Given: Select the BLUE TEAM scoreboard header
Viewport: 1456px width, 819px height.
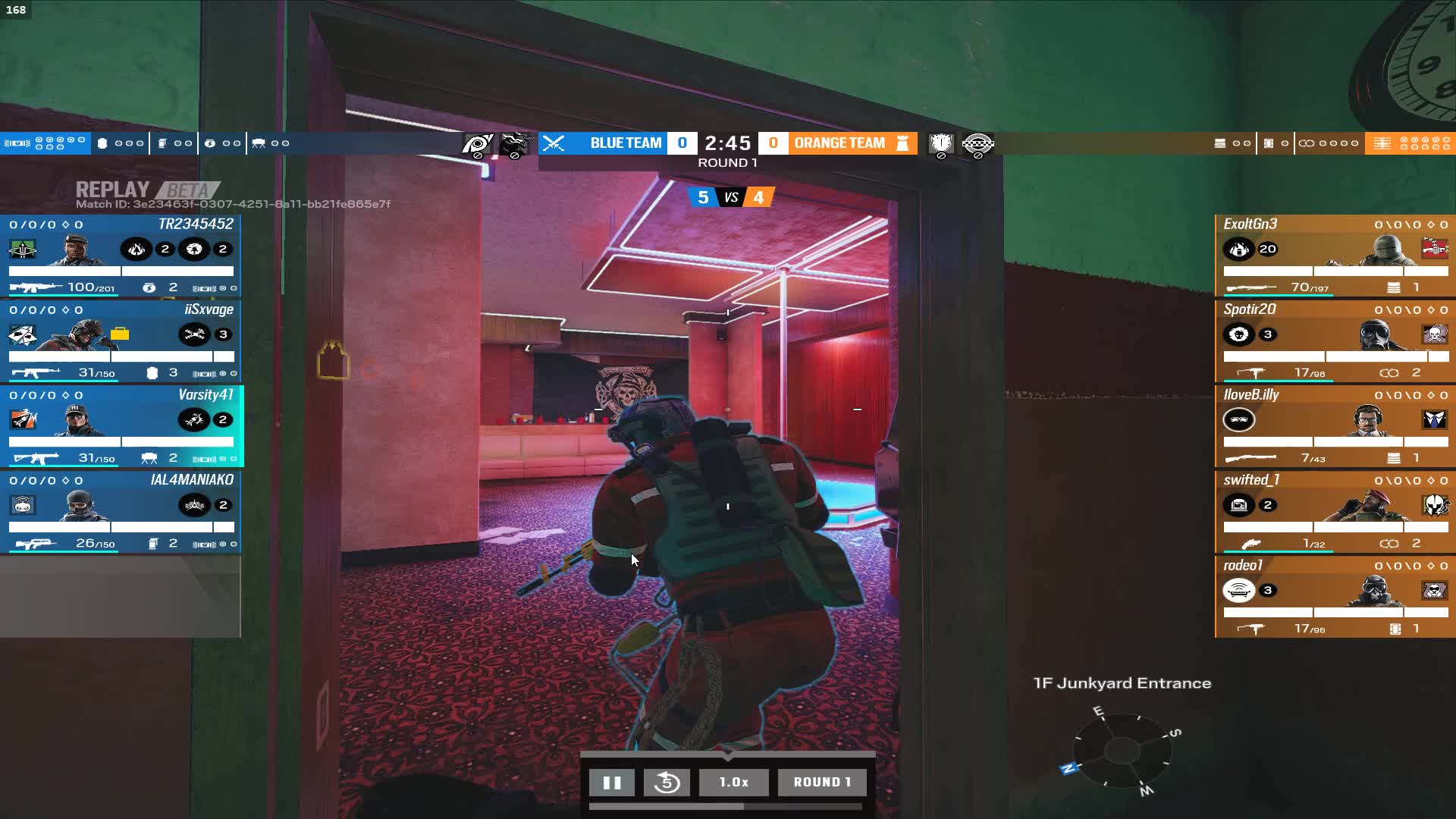Looking at the screenshot, I should [626, 143].
